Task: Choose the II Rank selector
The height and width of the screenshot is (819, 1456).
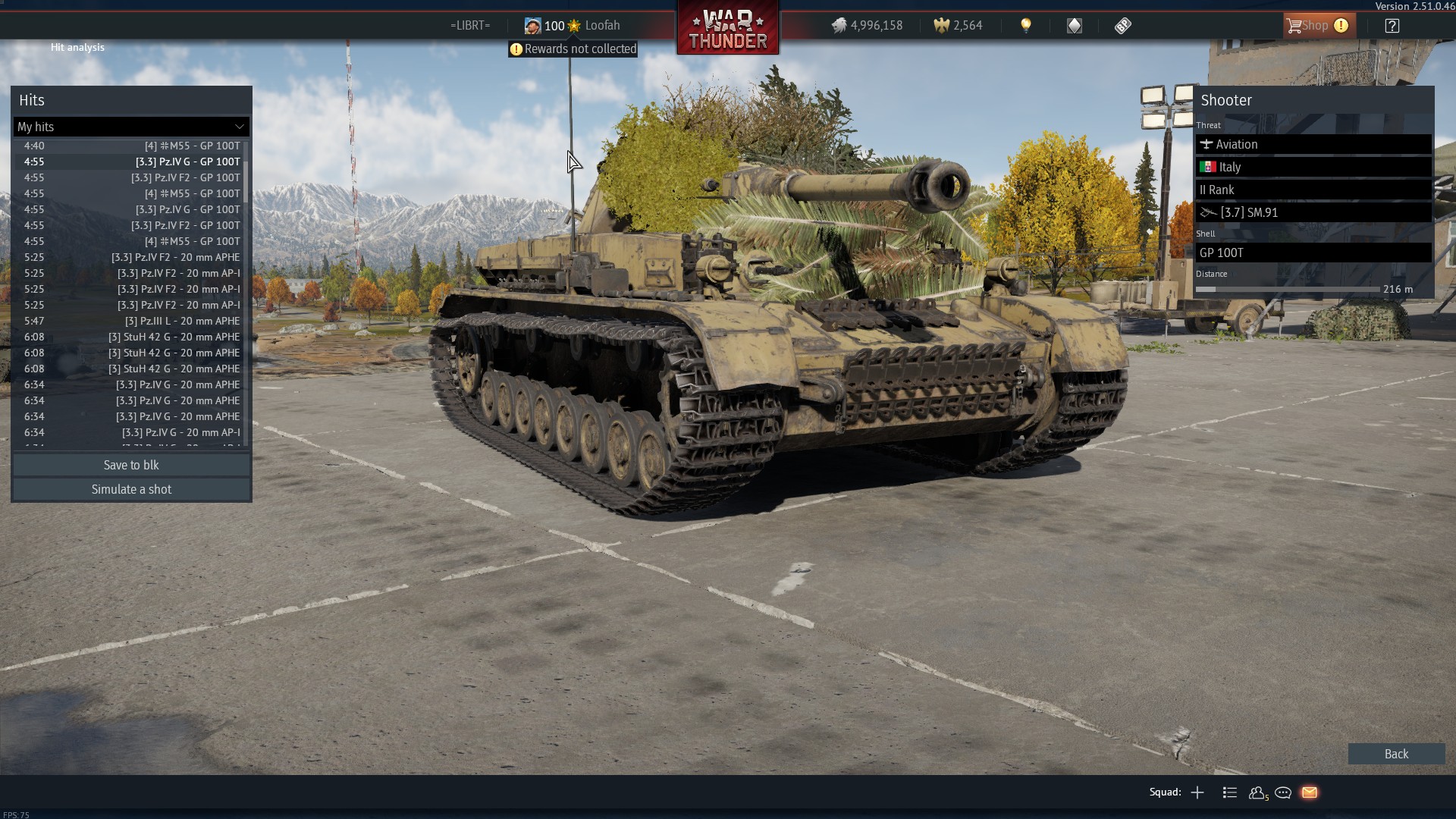Action: 1313,190
